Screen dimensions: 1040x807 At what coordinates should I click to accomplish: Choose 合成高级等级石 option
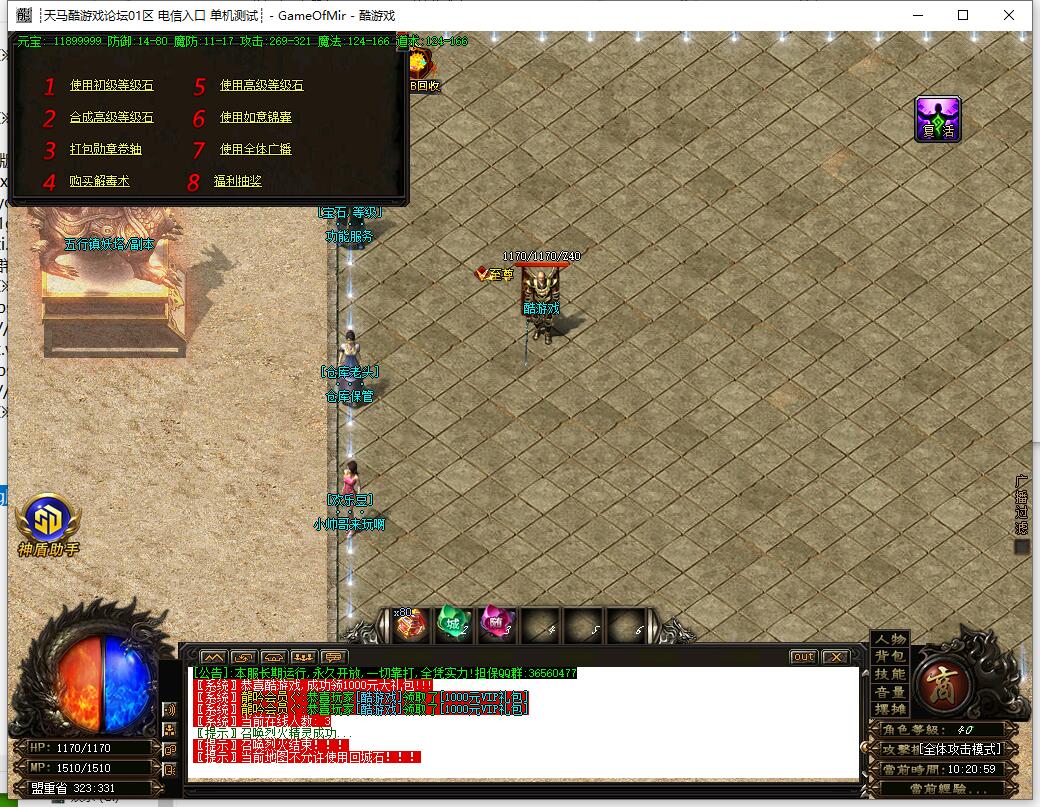click(111, 118)
